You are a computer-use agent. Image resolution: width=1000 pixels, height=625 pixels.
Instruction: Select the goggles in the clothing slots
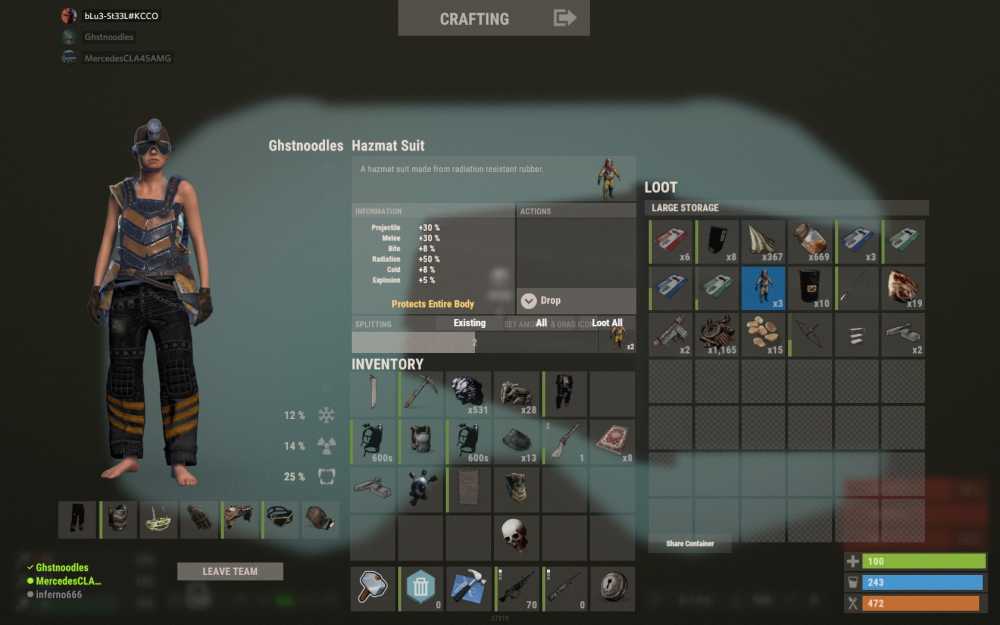click(x=281, y=520)
